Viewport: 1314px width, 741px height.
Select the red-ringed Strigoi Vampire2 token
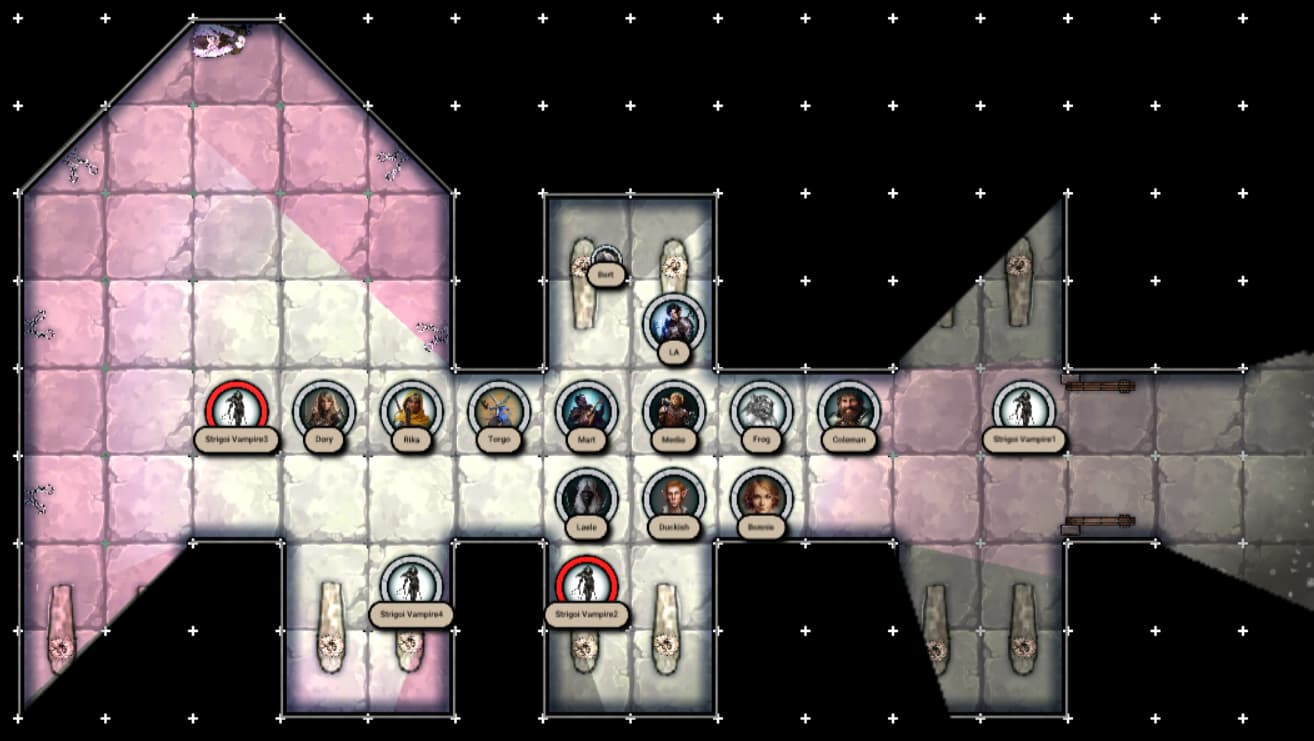[585, 584]
